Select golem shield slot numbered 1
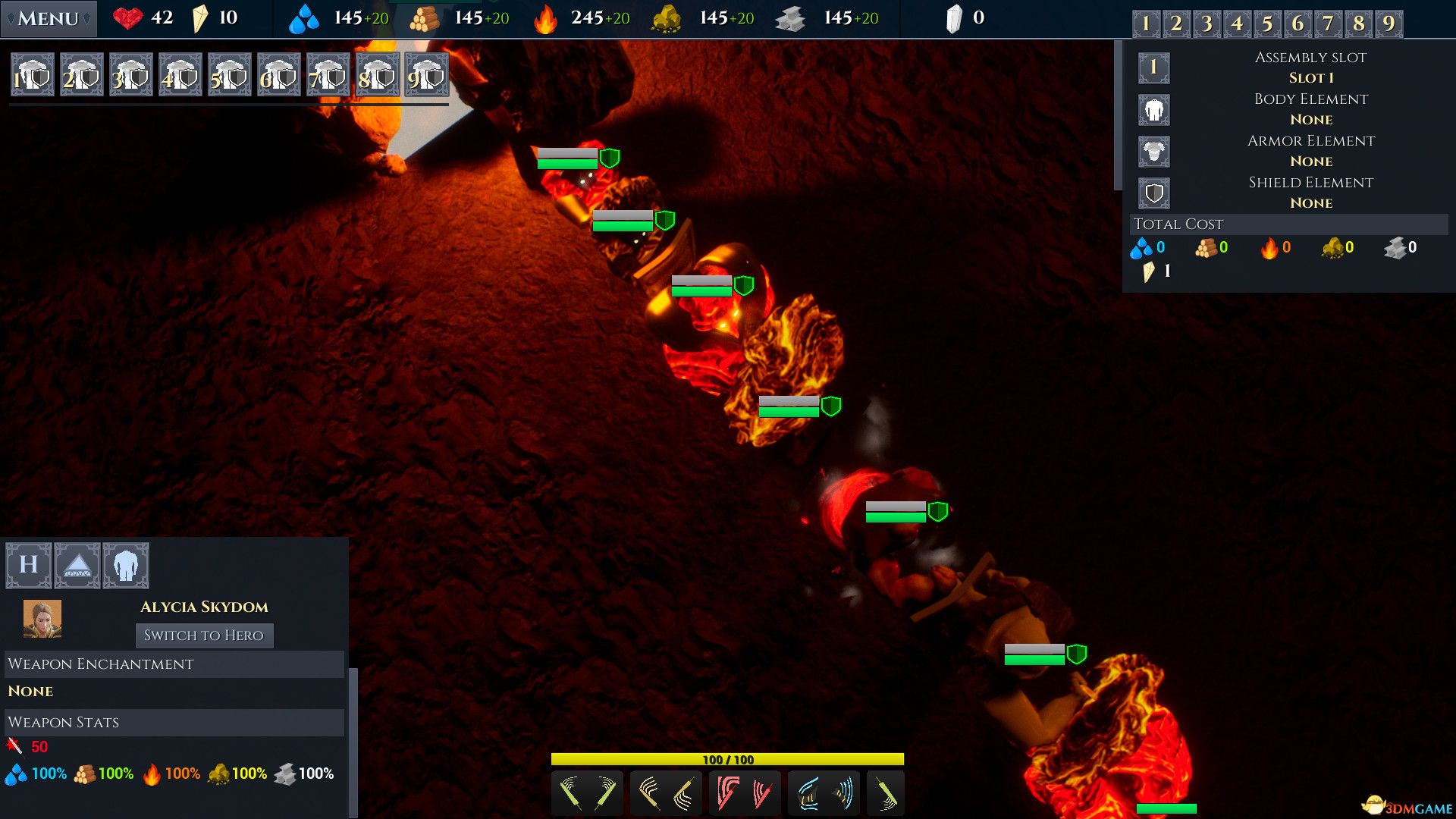The width and height of the screenshot is (1456, 819). pos(33,74)
